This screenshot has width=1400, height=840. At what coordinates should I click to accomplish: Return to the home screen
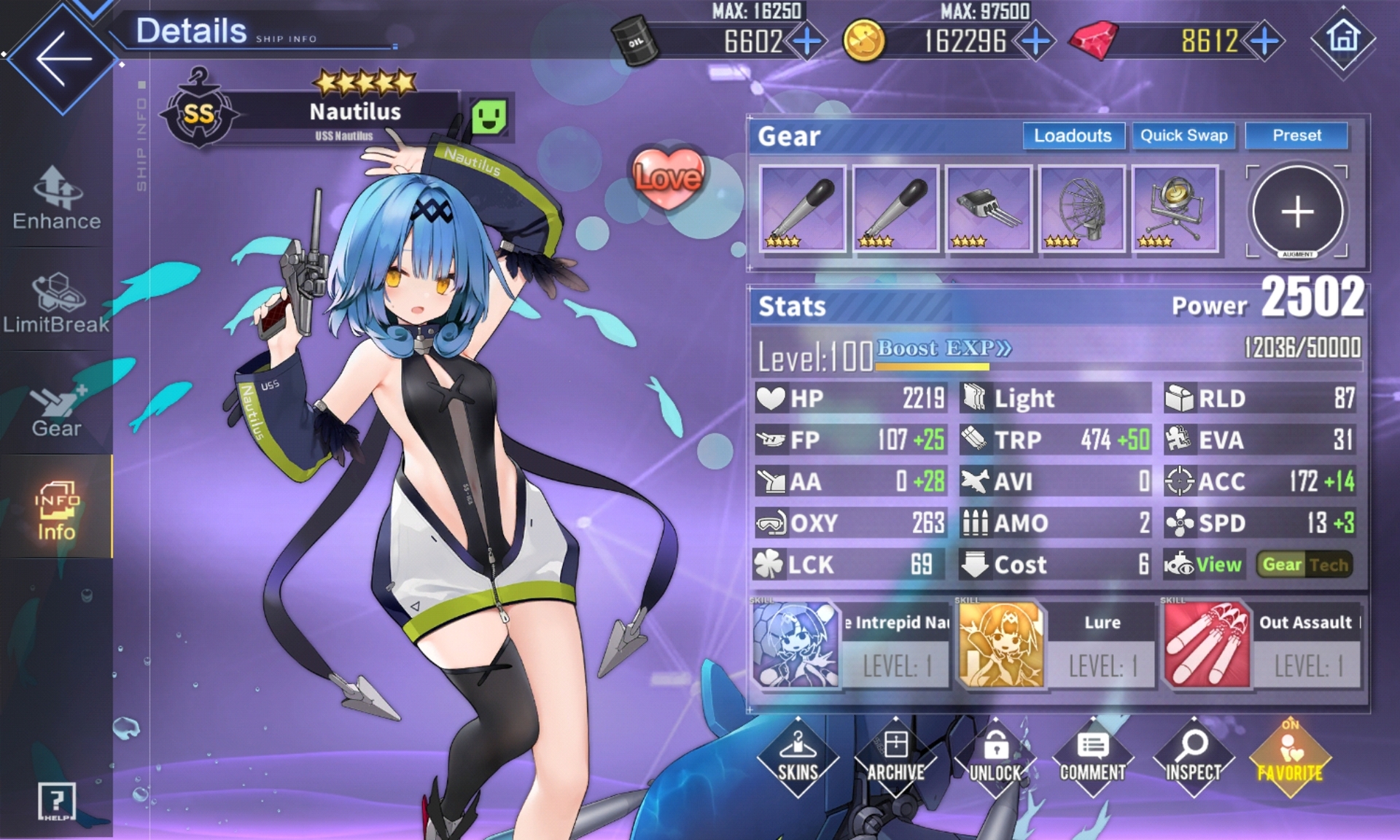[1343, 38]
